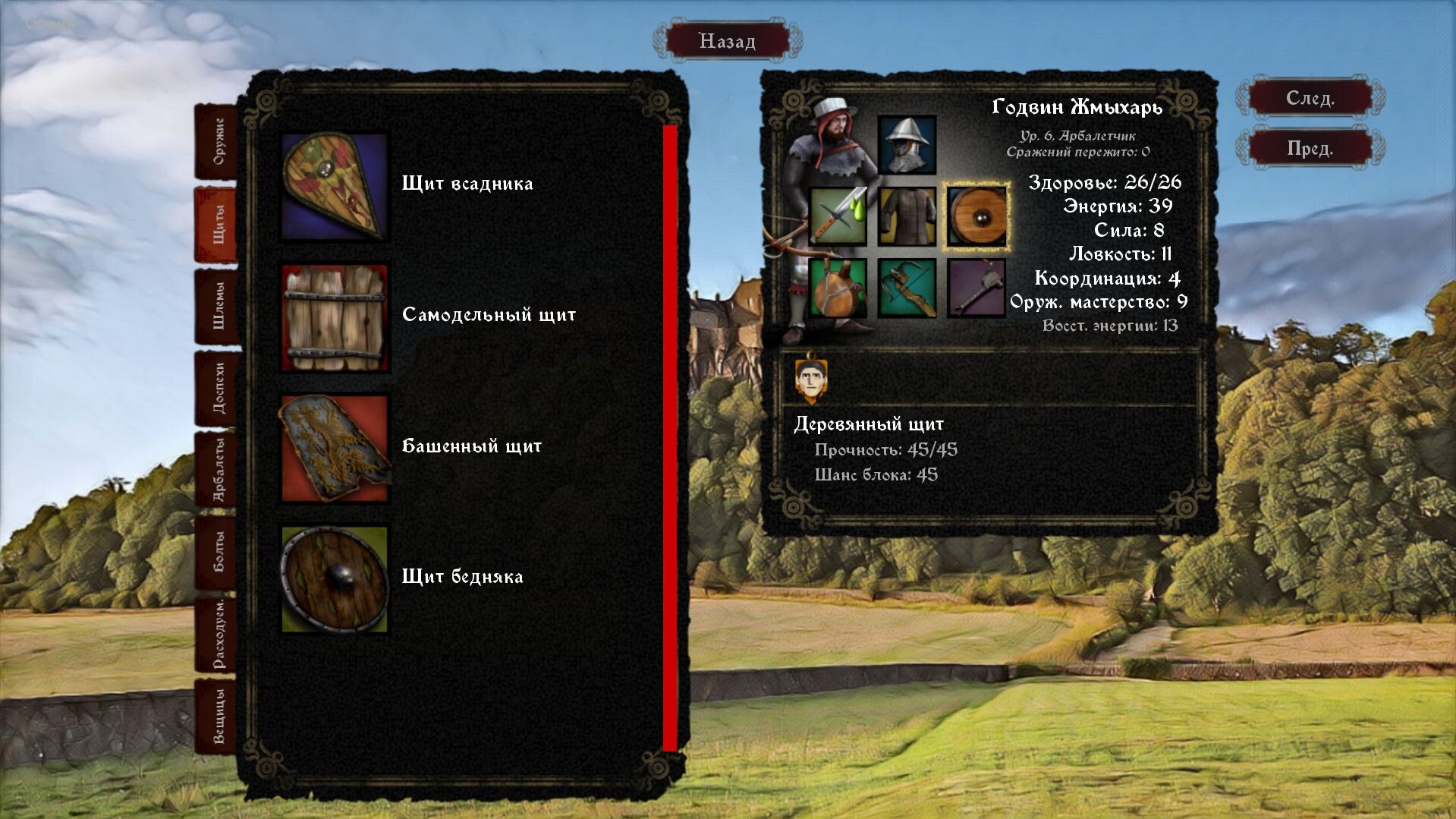1456x819 pixels.
Task: Open the Расходуем. tab
Action: click(x=218, y=635)
